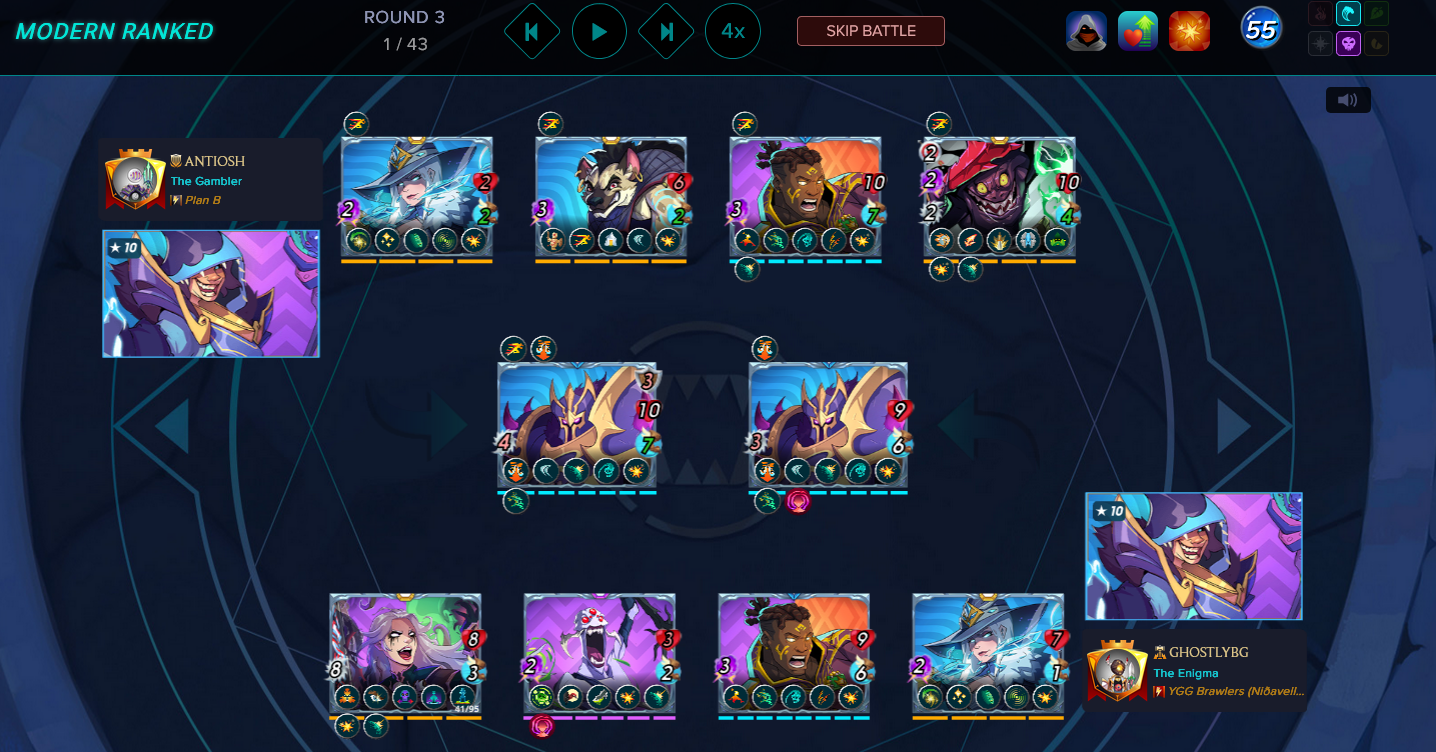Image resolution: width=1436 pixels, height=752 pixels.
Task: Click the Skip Battle button
Action: (x=870, y=31)
